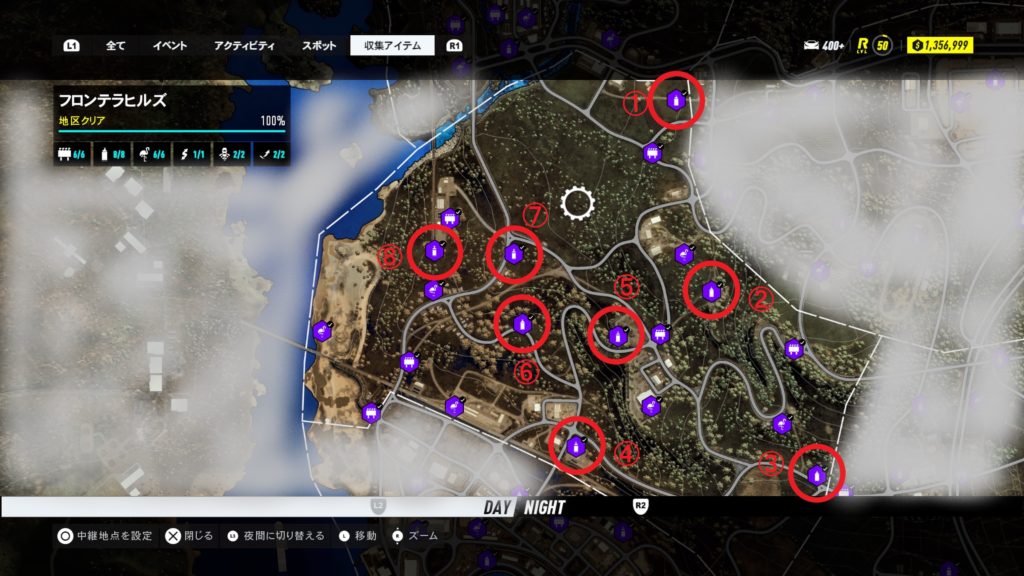This screenshot has height=576, width=1024.
Task: Click the collectible marker circled as ④
Action: click(577, 446)
